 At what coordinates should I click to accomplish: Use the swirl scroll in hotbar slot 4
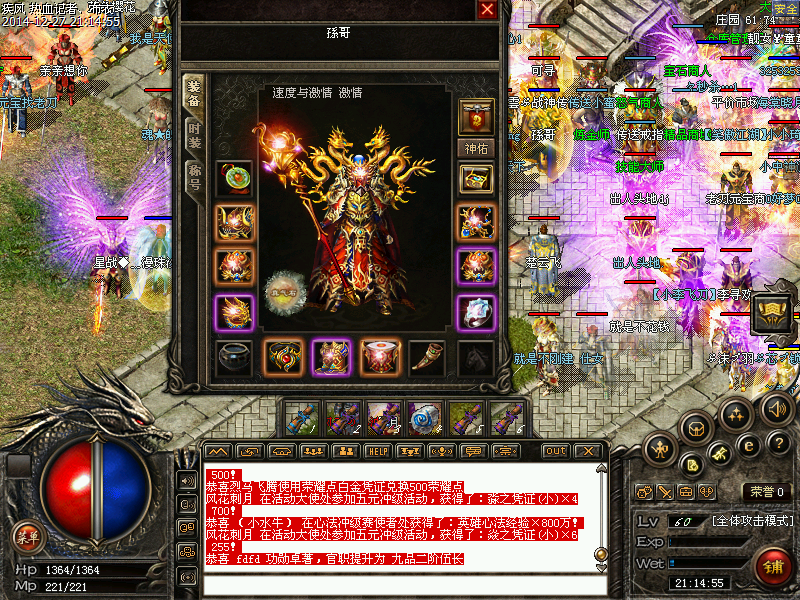423,417
